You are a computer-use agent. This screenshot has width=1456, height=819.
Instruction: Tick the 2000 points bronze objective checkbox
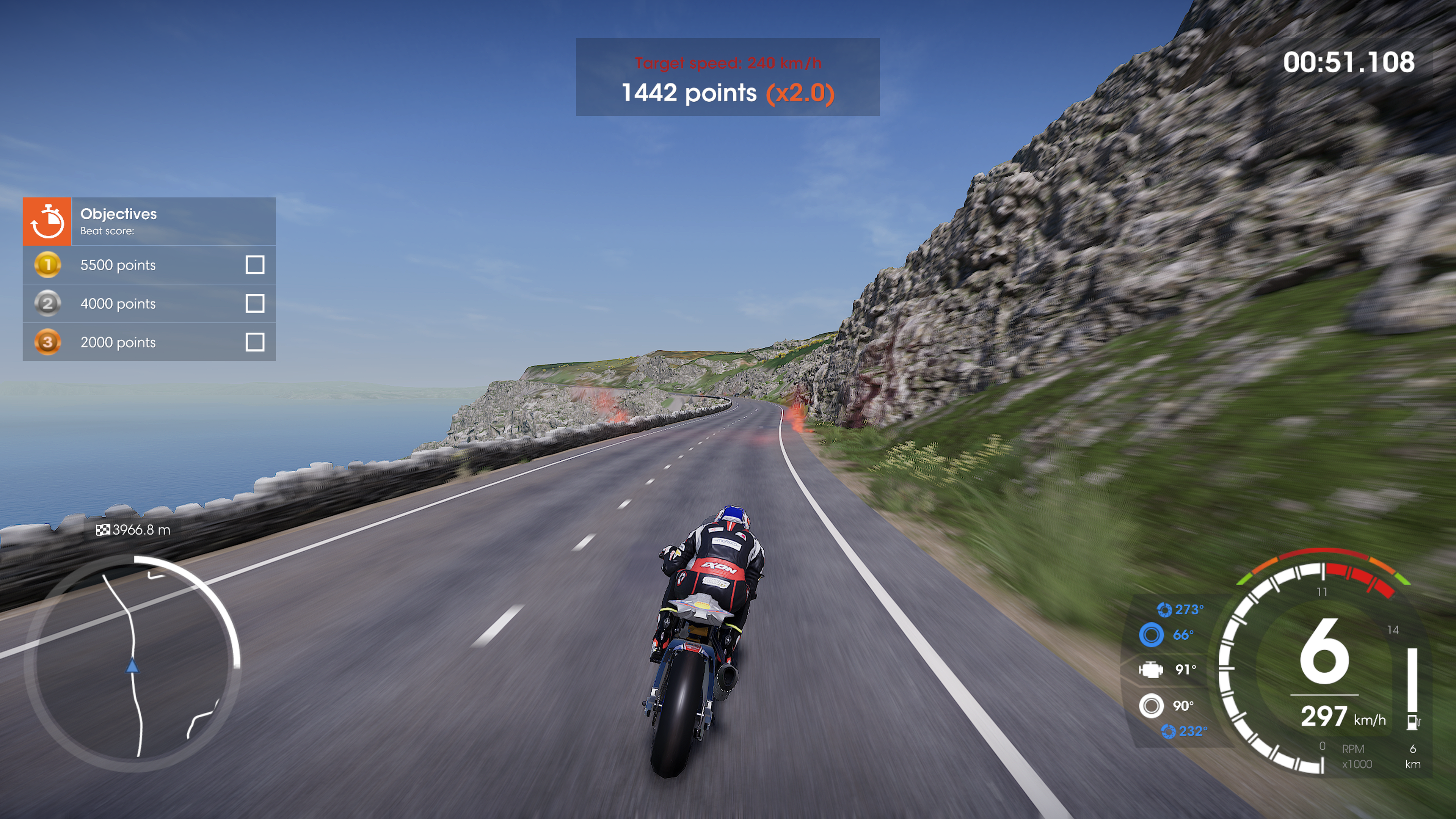pos(255,342)
